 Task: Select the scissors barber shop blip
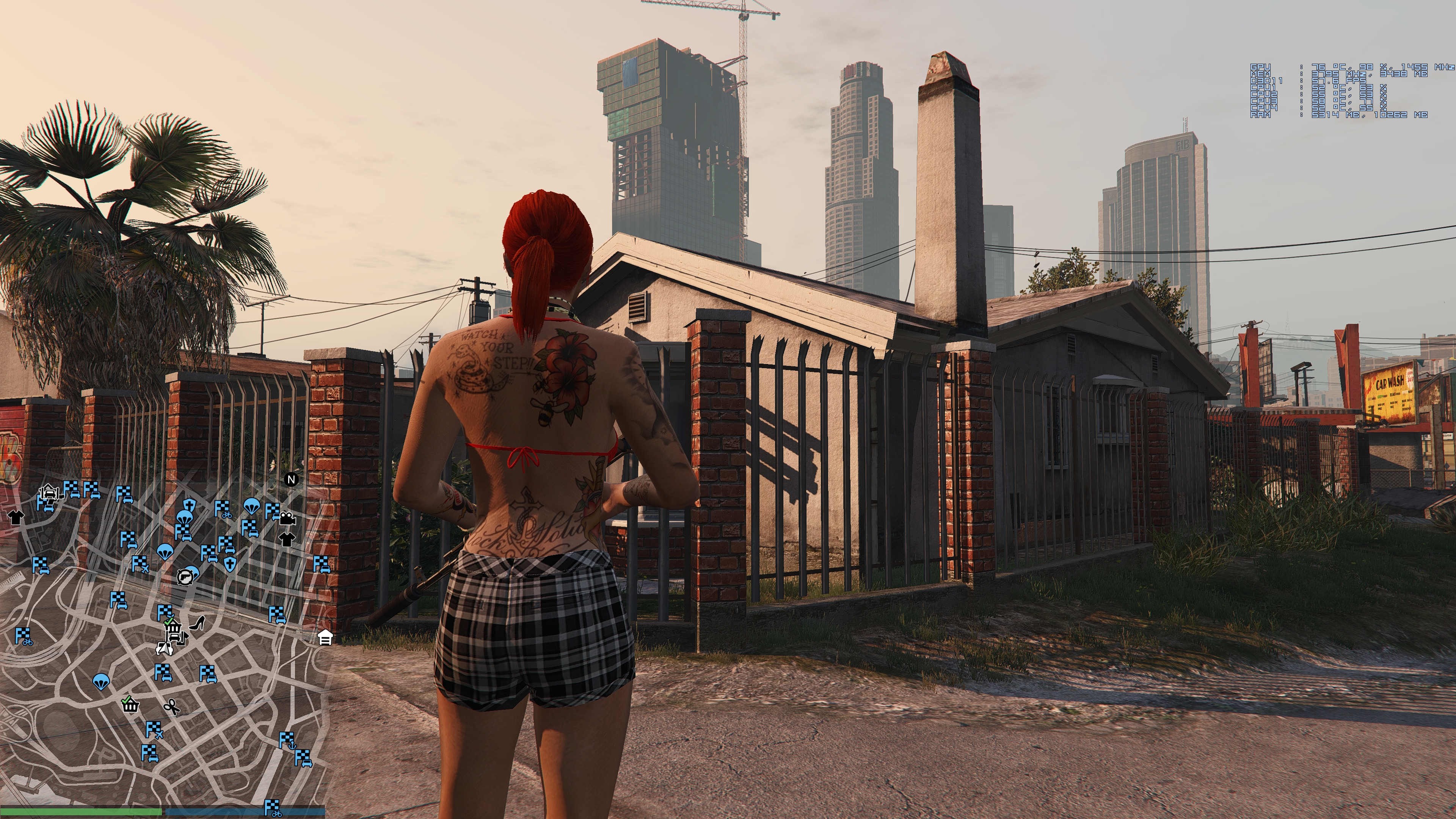pos(171,706)
